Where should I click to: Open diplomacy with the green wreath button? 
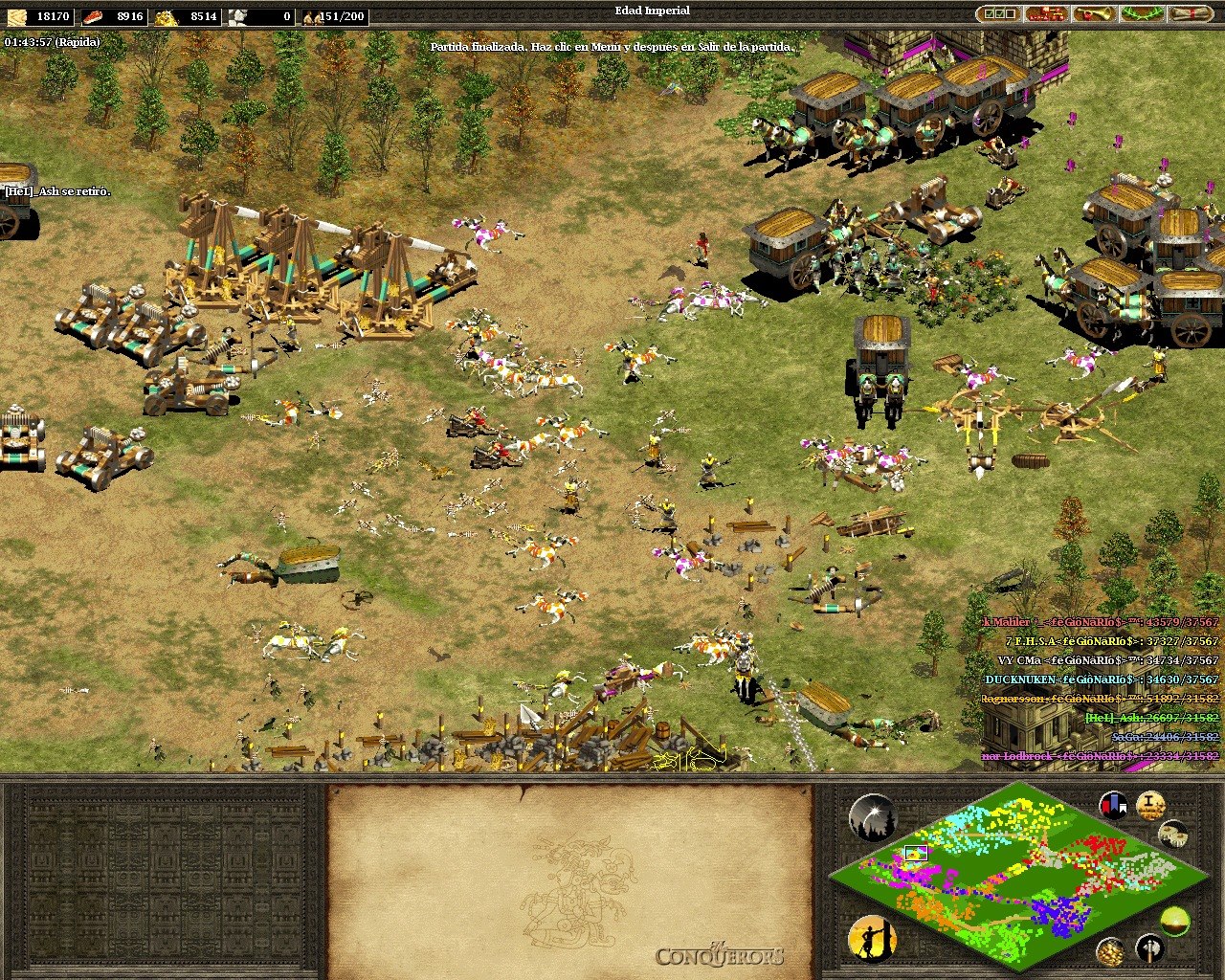coord(1142,14)
